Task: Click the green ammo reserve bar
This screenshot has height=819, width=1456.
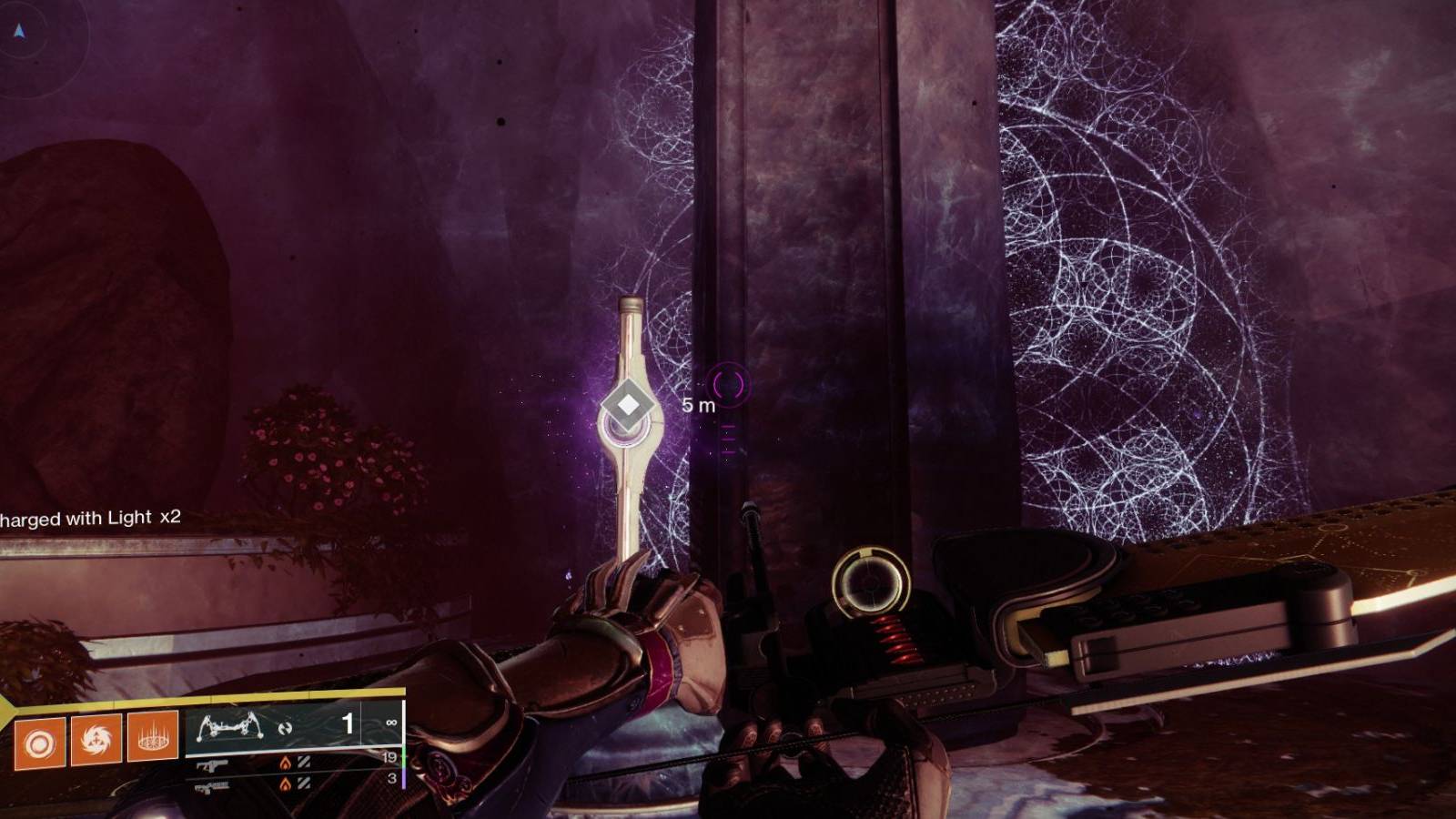Action: (404, 757)
